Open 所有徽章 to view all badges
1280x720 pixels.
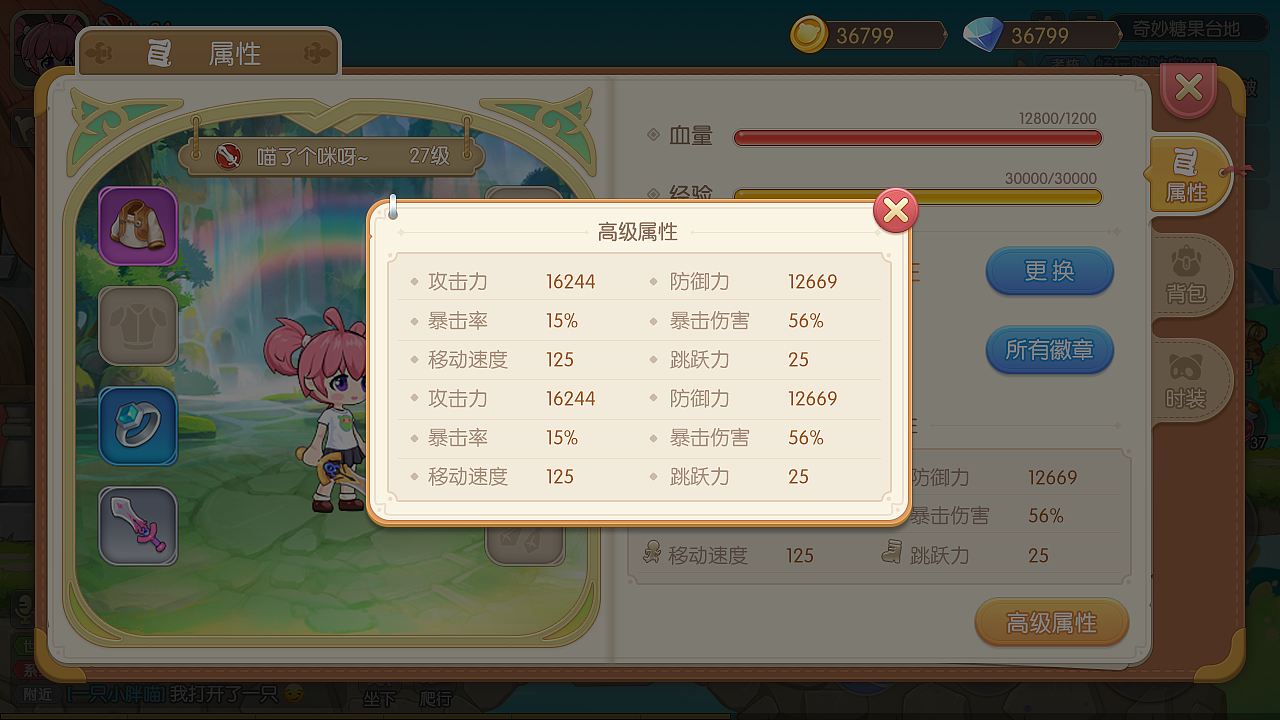[x=1049, y=350]
